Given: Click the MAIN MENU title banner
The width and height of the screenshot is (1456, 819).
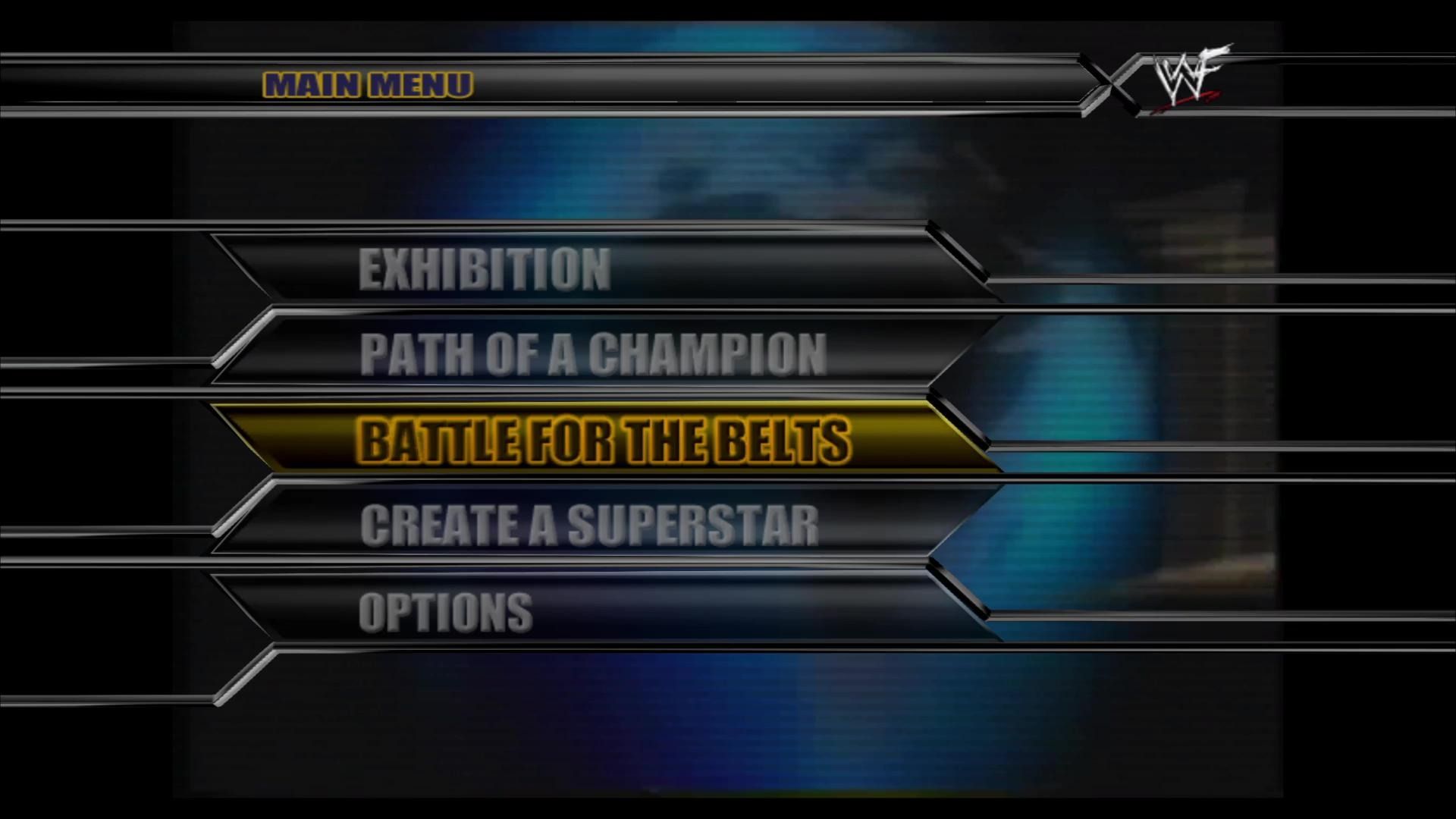Looking at the screenshot, I should (x=368, y=85).
